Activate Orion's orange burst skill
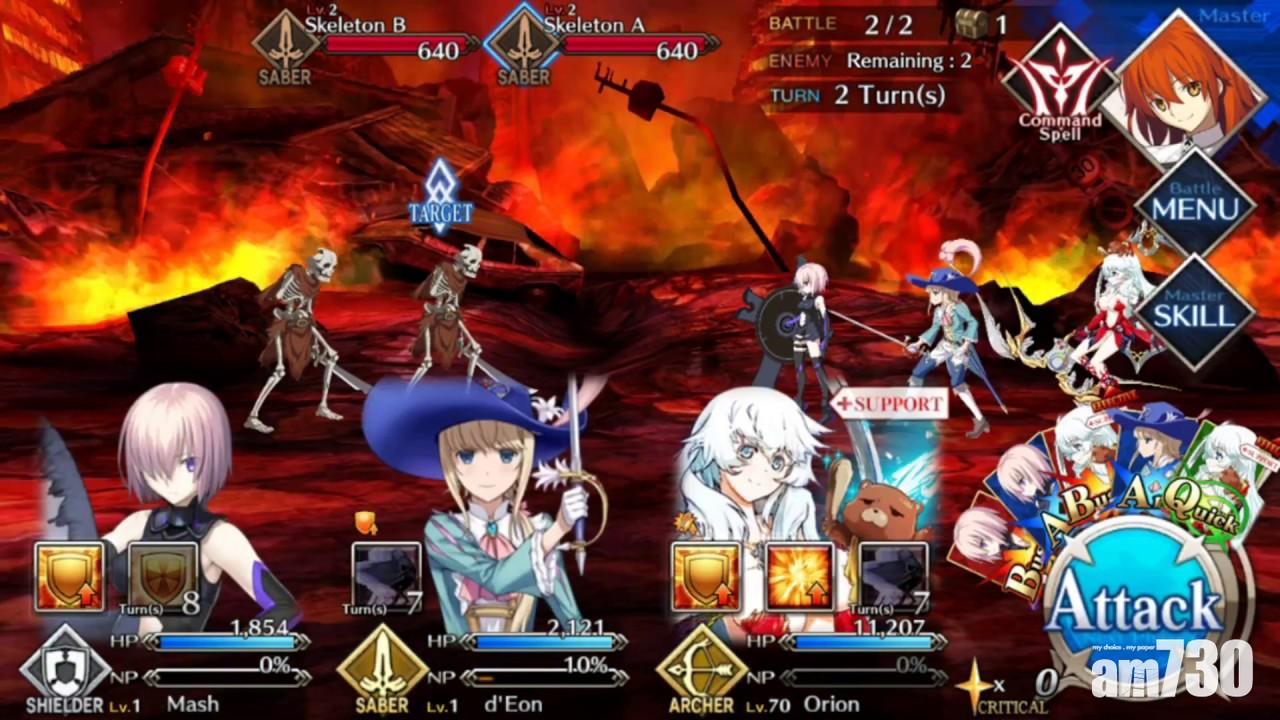The width and height of the screenshot is (1280, 720). [x=800, y=577]
